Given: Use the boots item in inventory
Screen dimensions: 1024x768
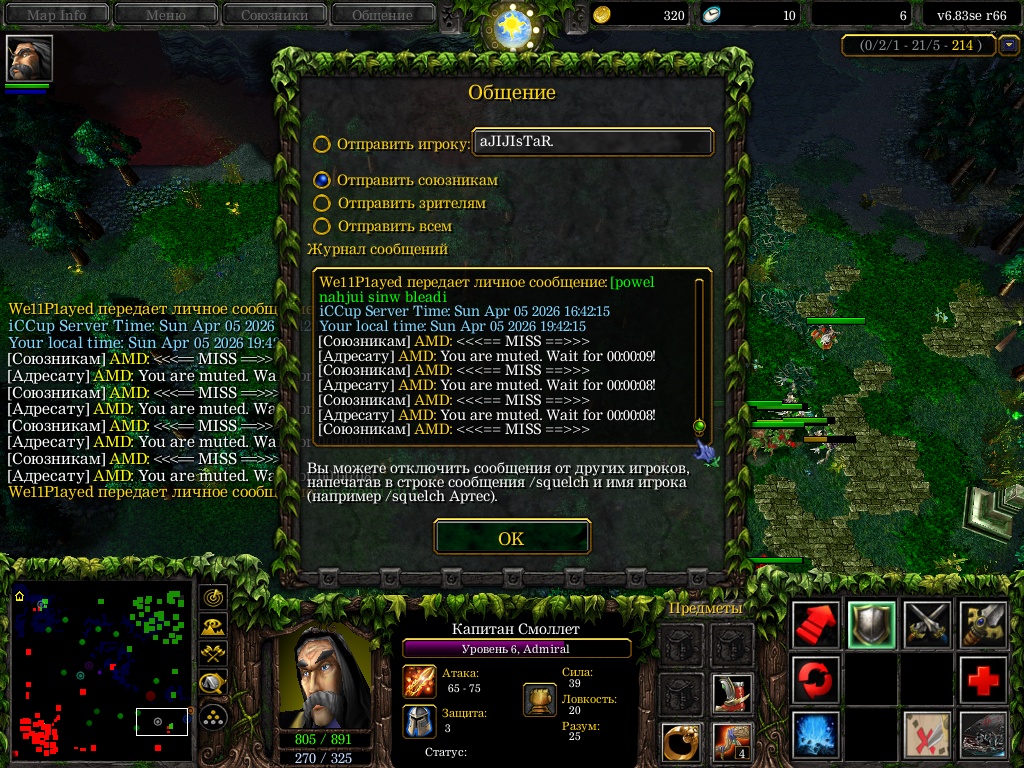Looking at the screenshot, I should (x=732, y=693).
